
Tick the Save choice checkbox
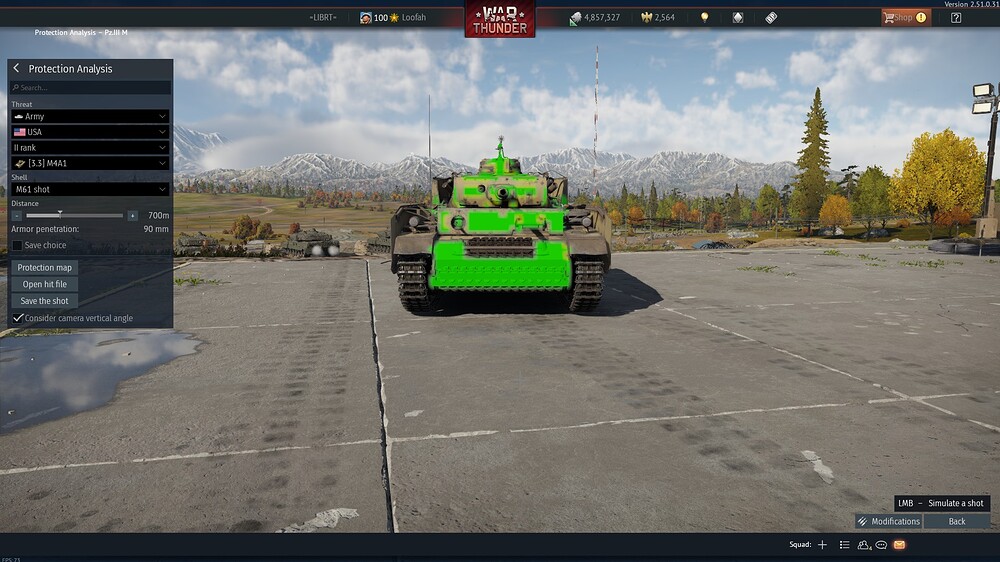[18, 245]
